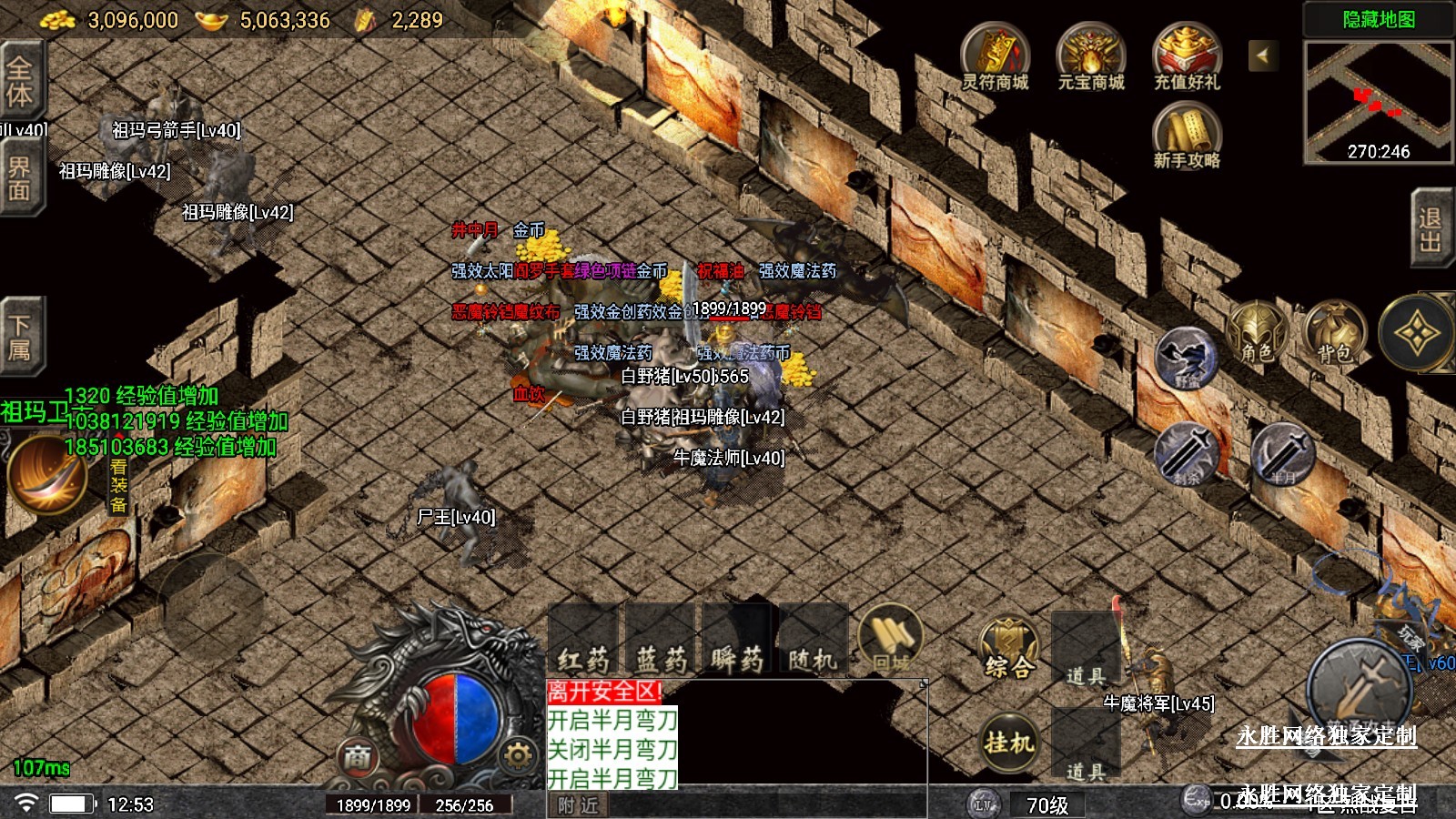
Task: Open the 灵符商城 talisman shop
Action: (995, 57)
